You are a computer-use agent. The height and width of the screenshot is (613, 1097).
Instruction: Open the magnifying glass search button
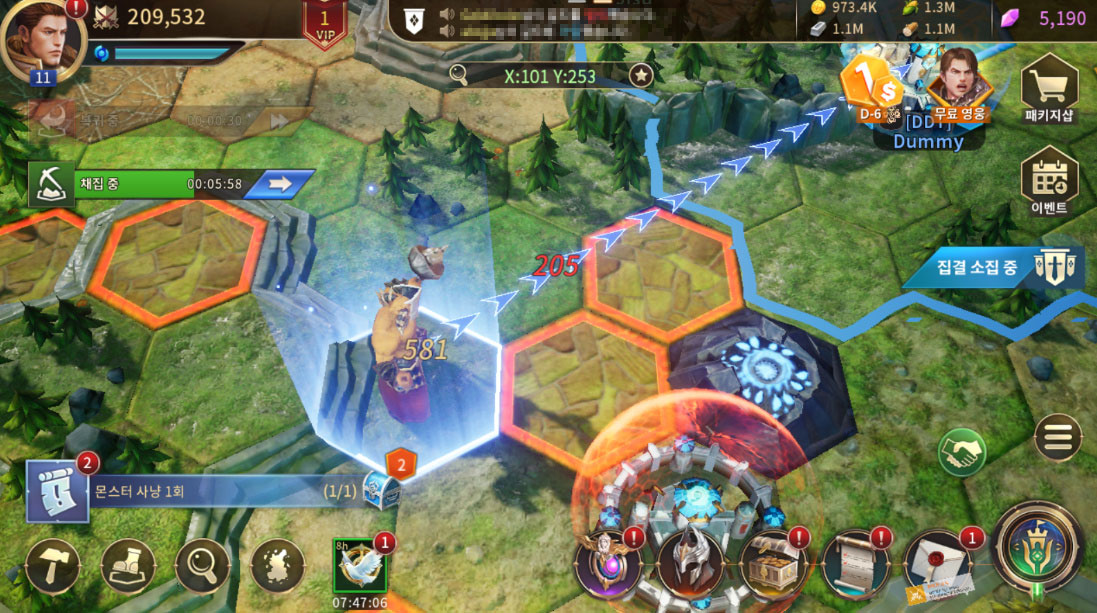point(201,567)
